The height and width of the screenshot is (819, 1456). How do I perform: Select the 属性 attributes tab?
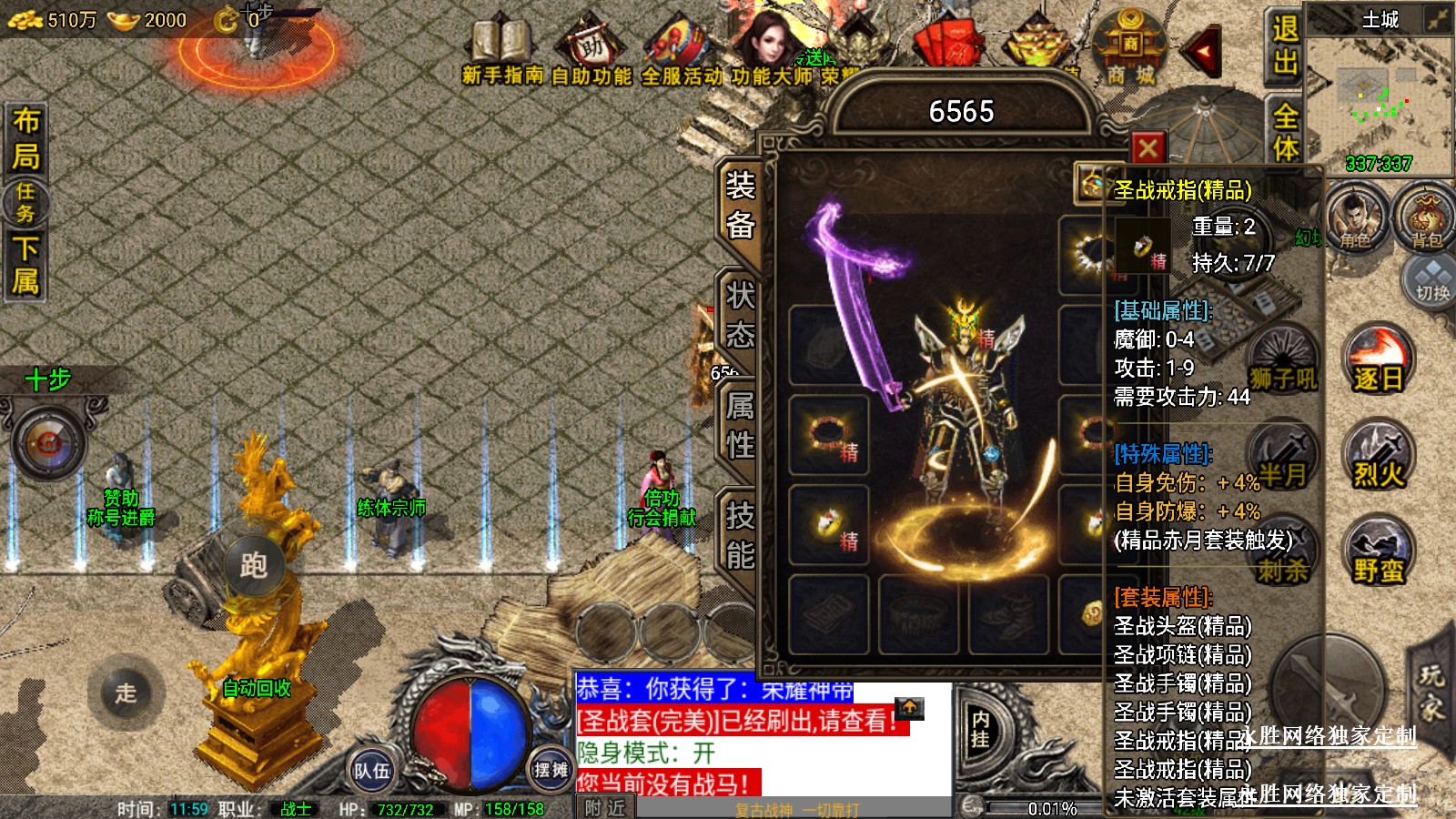click(740, 424)
